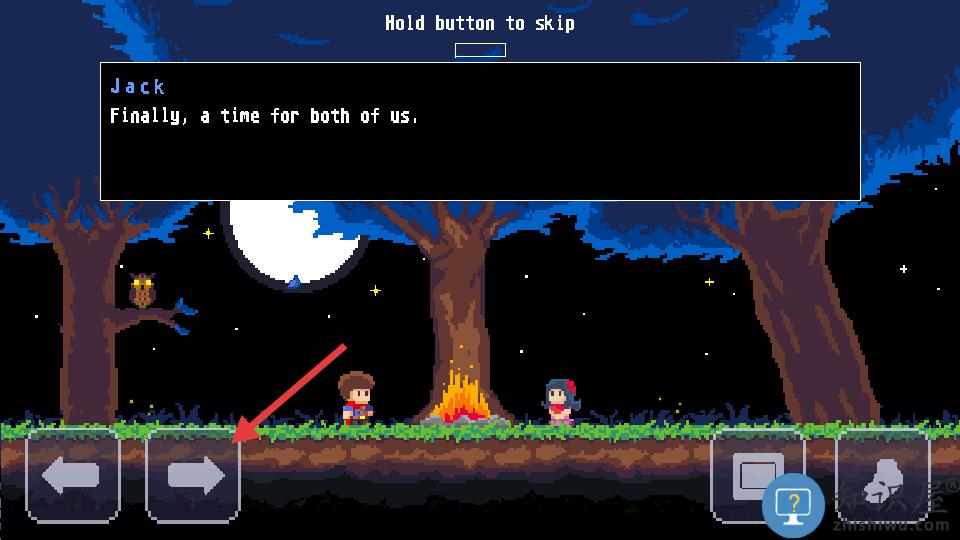
Task: Click the blue monitor help icon
Action: tap(793, 505)
